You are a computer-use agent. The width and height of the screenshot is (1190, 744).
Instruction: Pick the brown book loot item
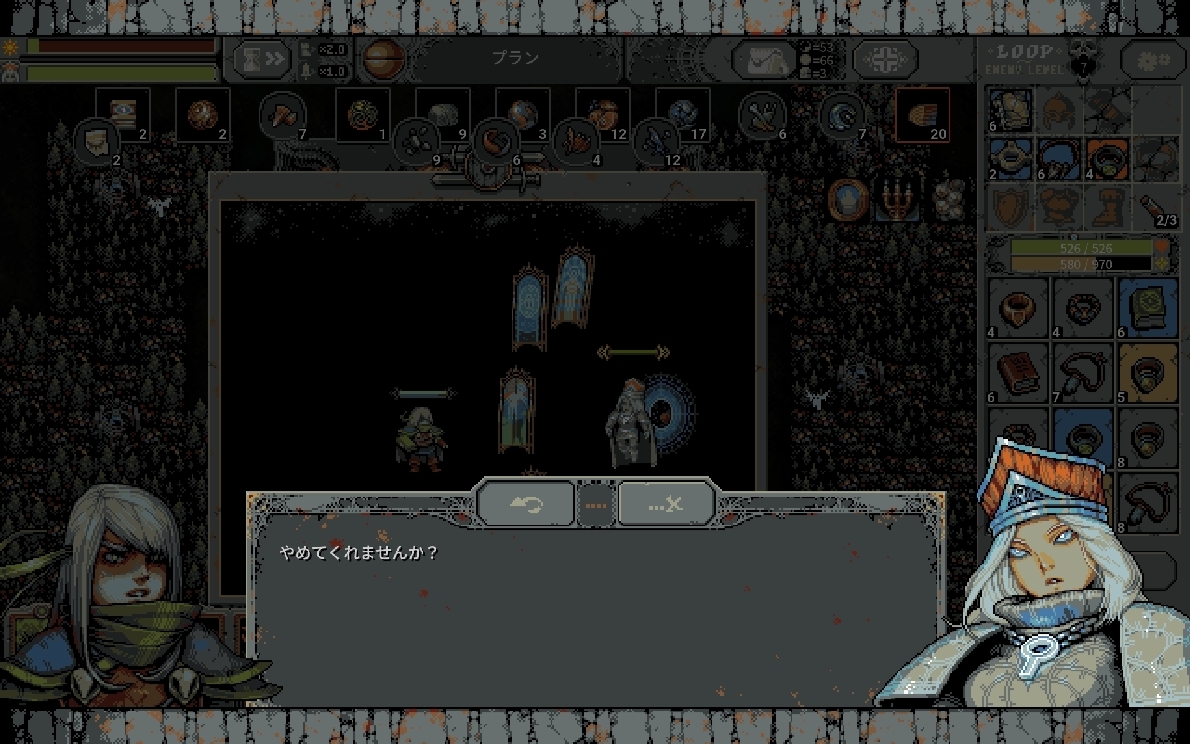1018,372
